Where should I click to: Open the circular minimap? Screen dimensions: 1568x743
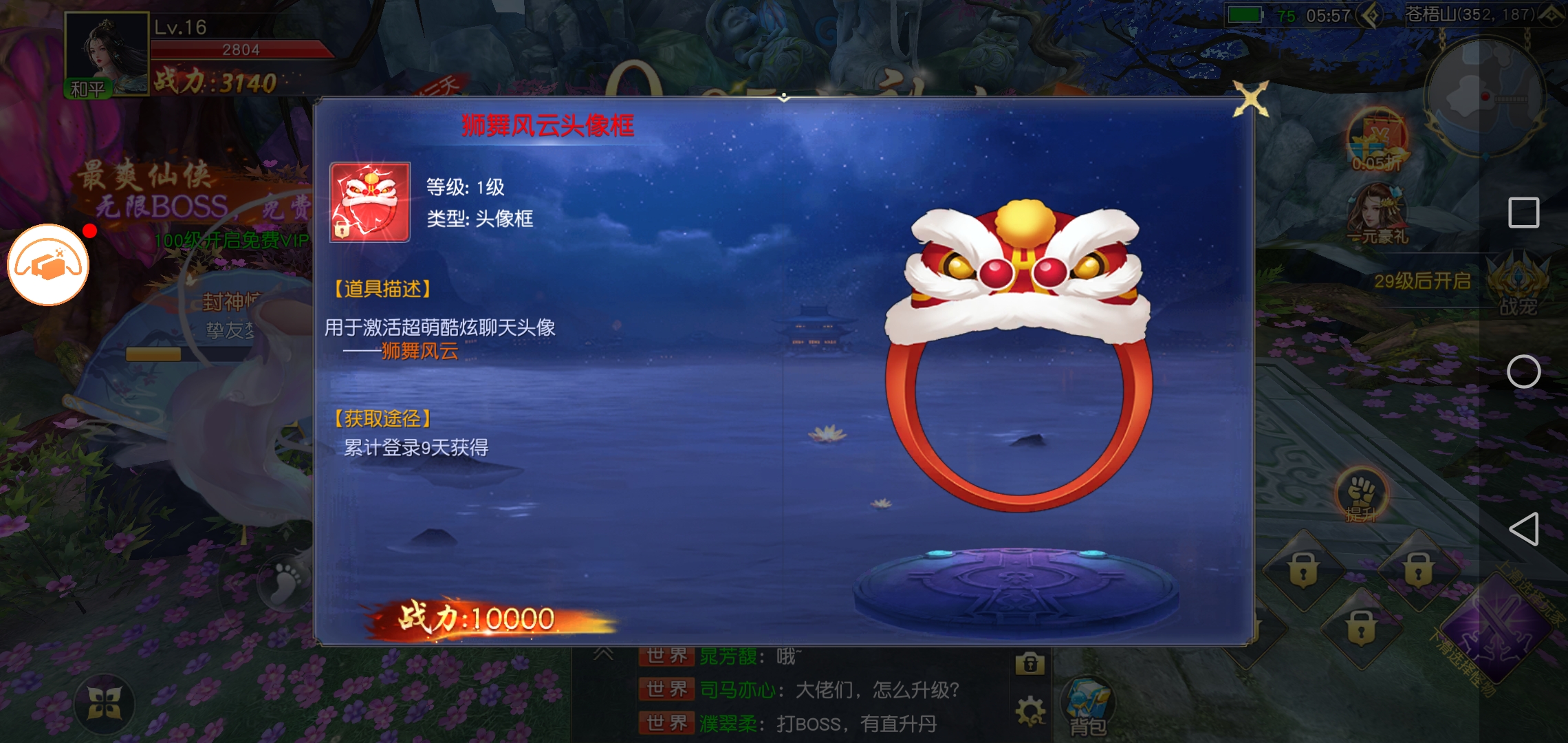point(1484,96)
